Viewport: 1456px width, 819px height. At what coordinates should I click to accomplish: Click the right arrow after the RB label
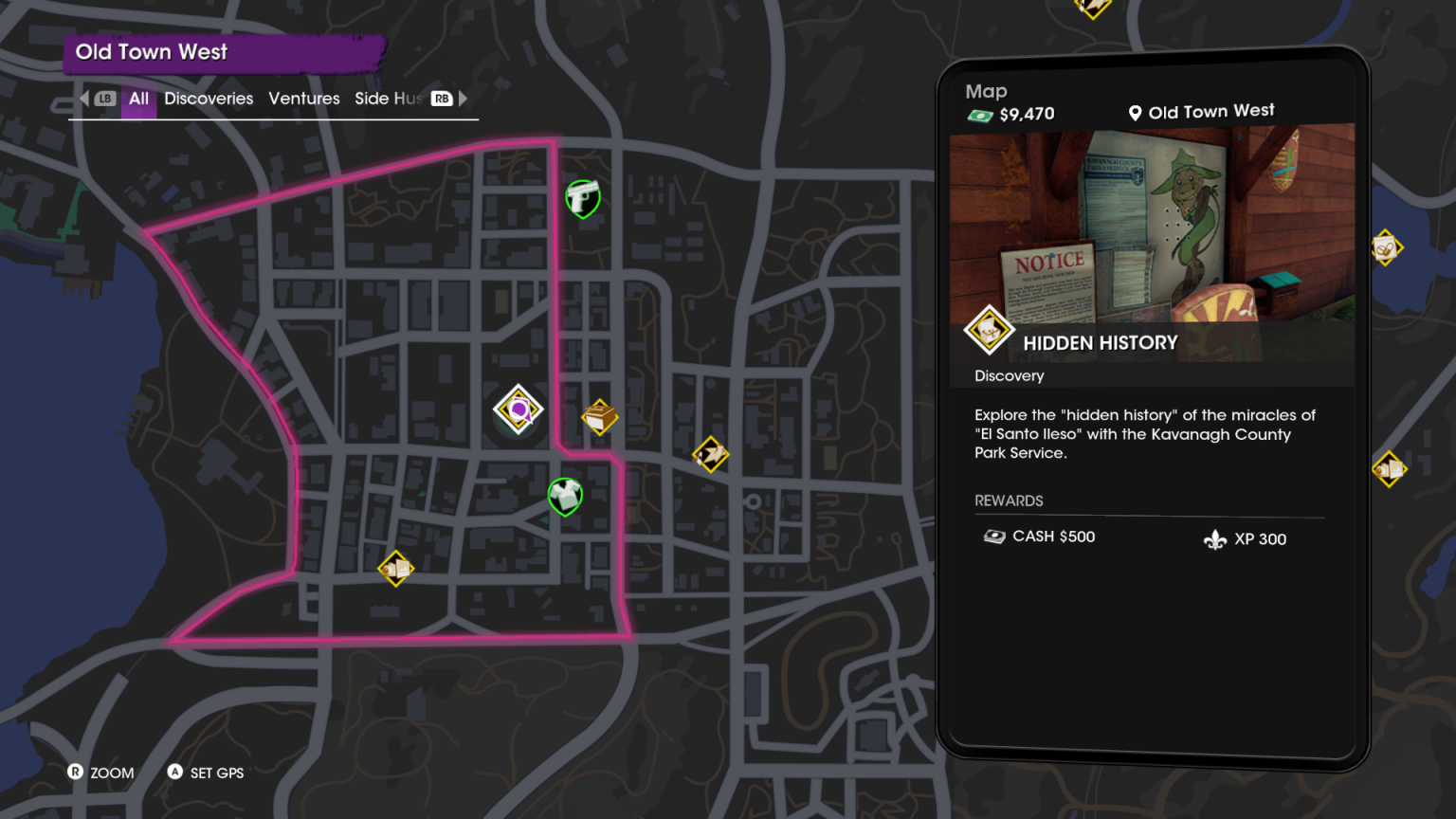(x=463, y=98)
